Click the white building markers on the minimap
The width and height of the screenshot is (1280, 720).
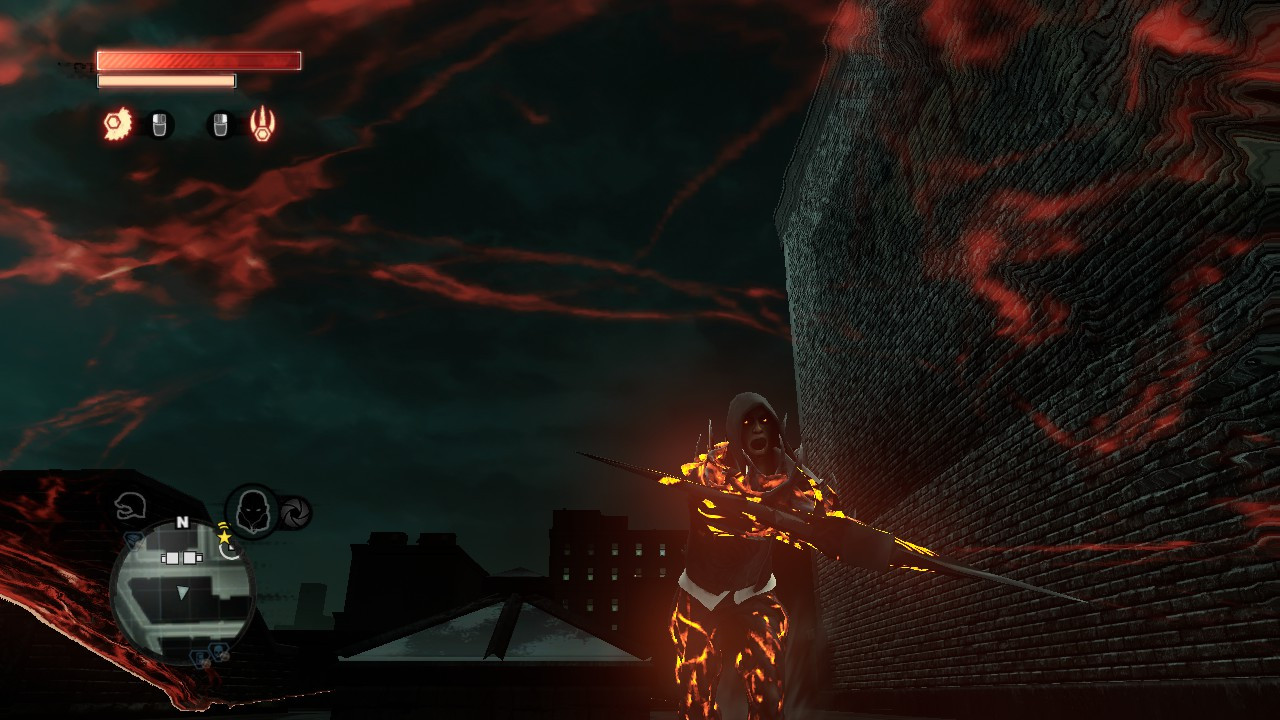click(x=183, y=557)
